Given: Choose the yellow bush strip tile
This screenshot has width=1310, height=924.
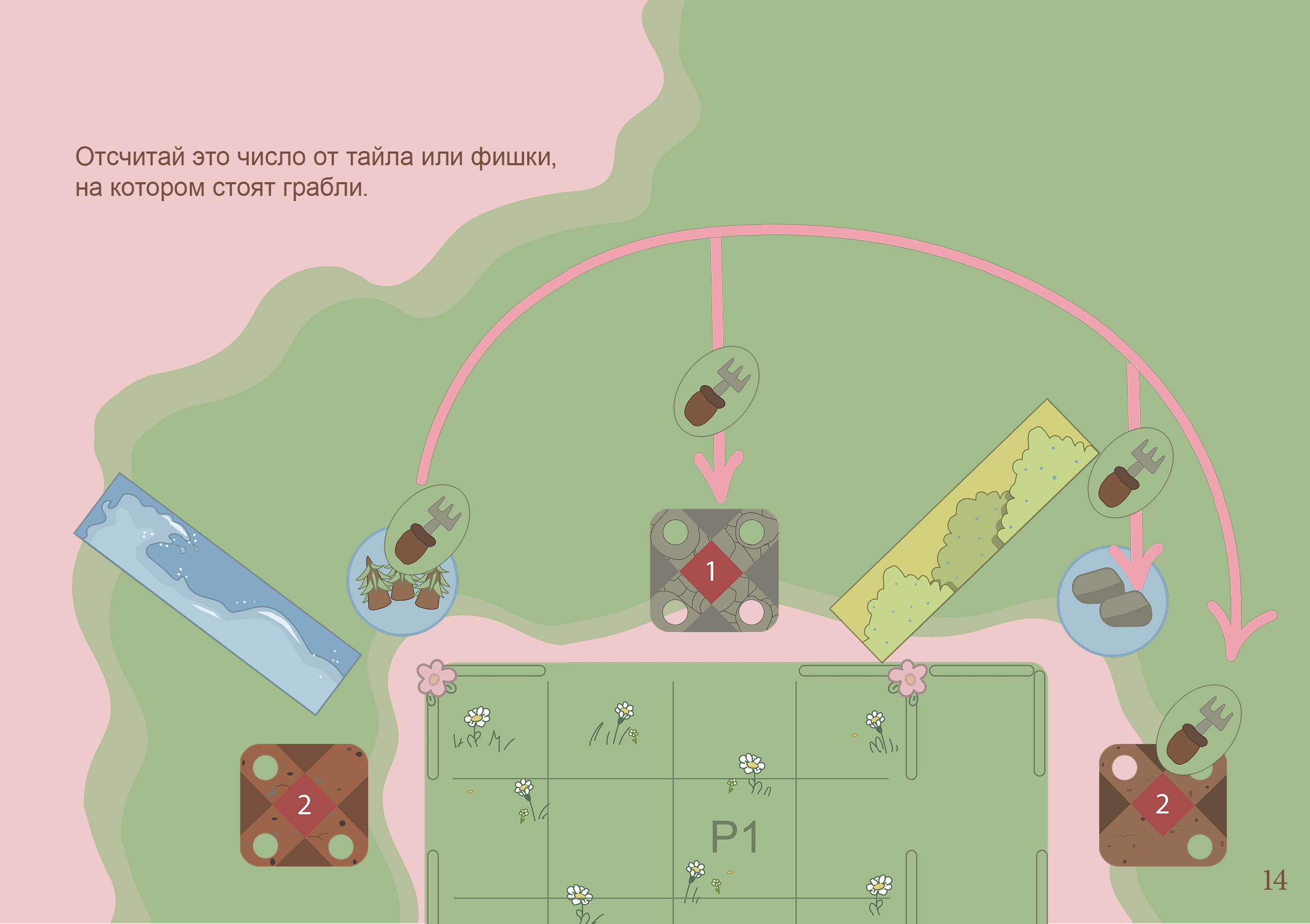Looking at the screenshot, I should 963,531.
